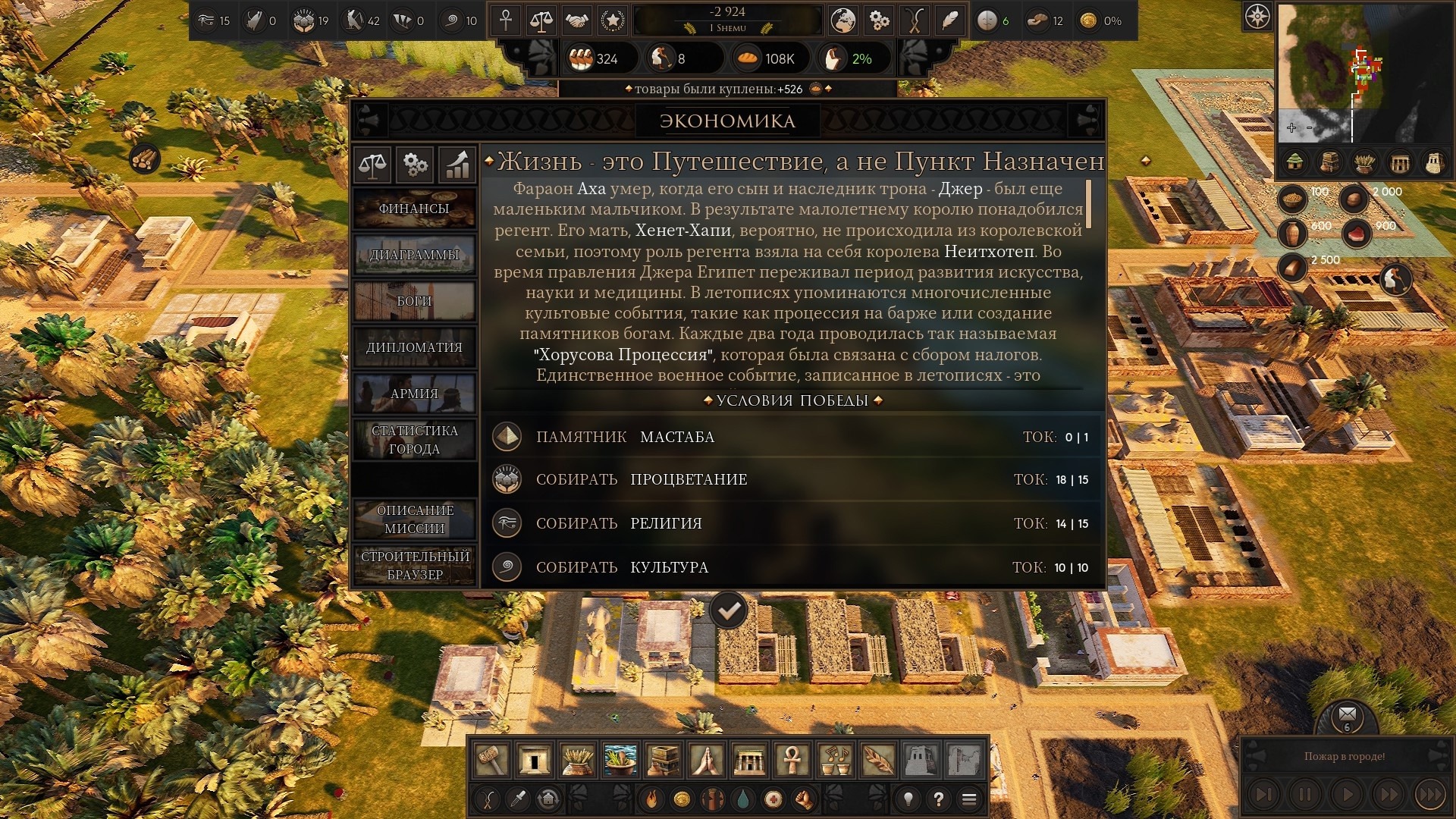Open the Финансы section

pyautogui.click(x=414, y=209)
